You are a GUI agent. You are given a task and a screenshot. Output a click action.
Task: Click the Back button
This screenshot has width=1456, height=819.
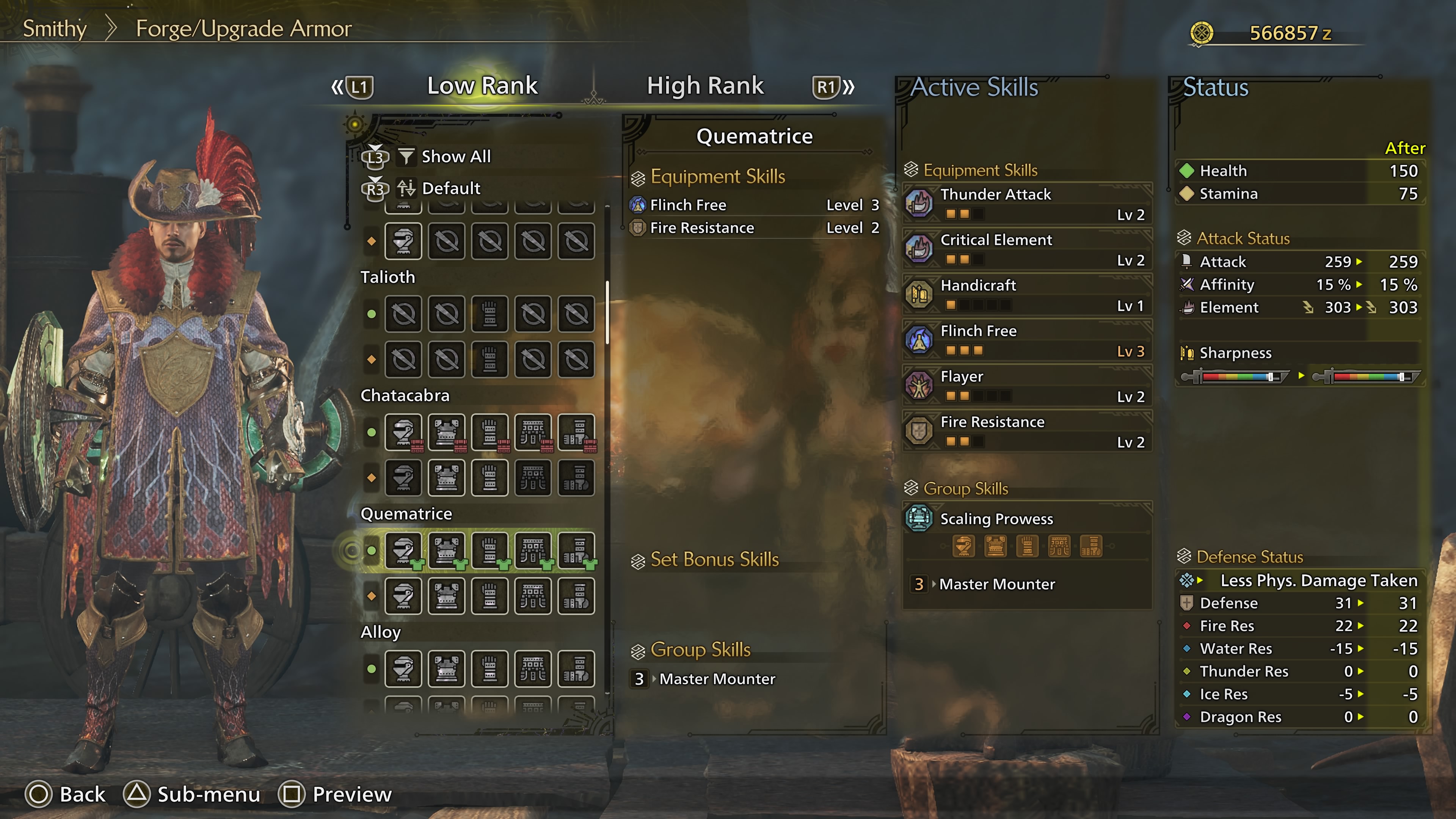(66, 794)
